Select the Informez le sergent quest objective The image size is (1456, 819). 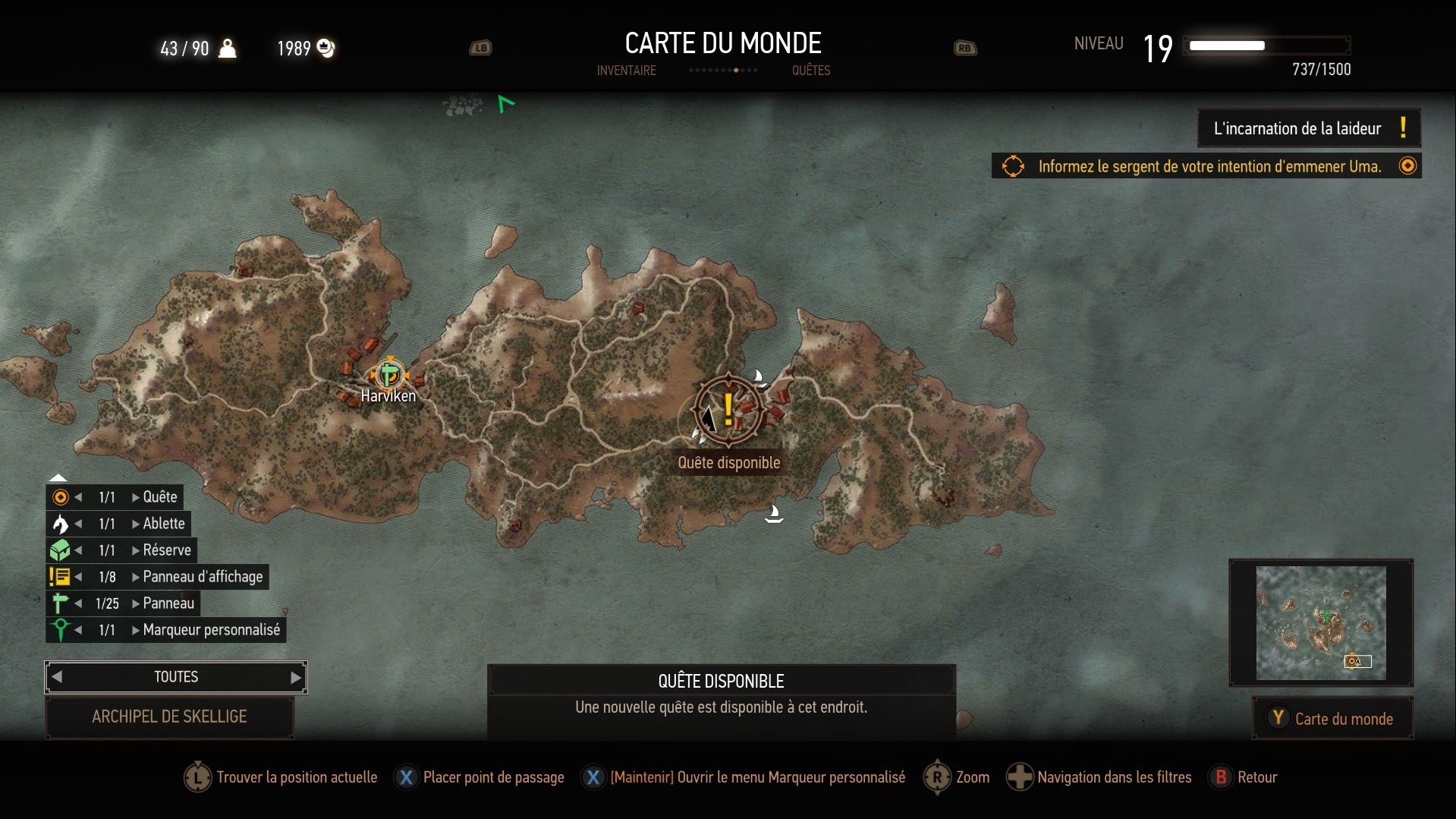click(x=1209, y=166)
